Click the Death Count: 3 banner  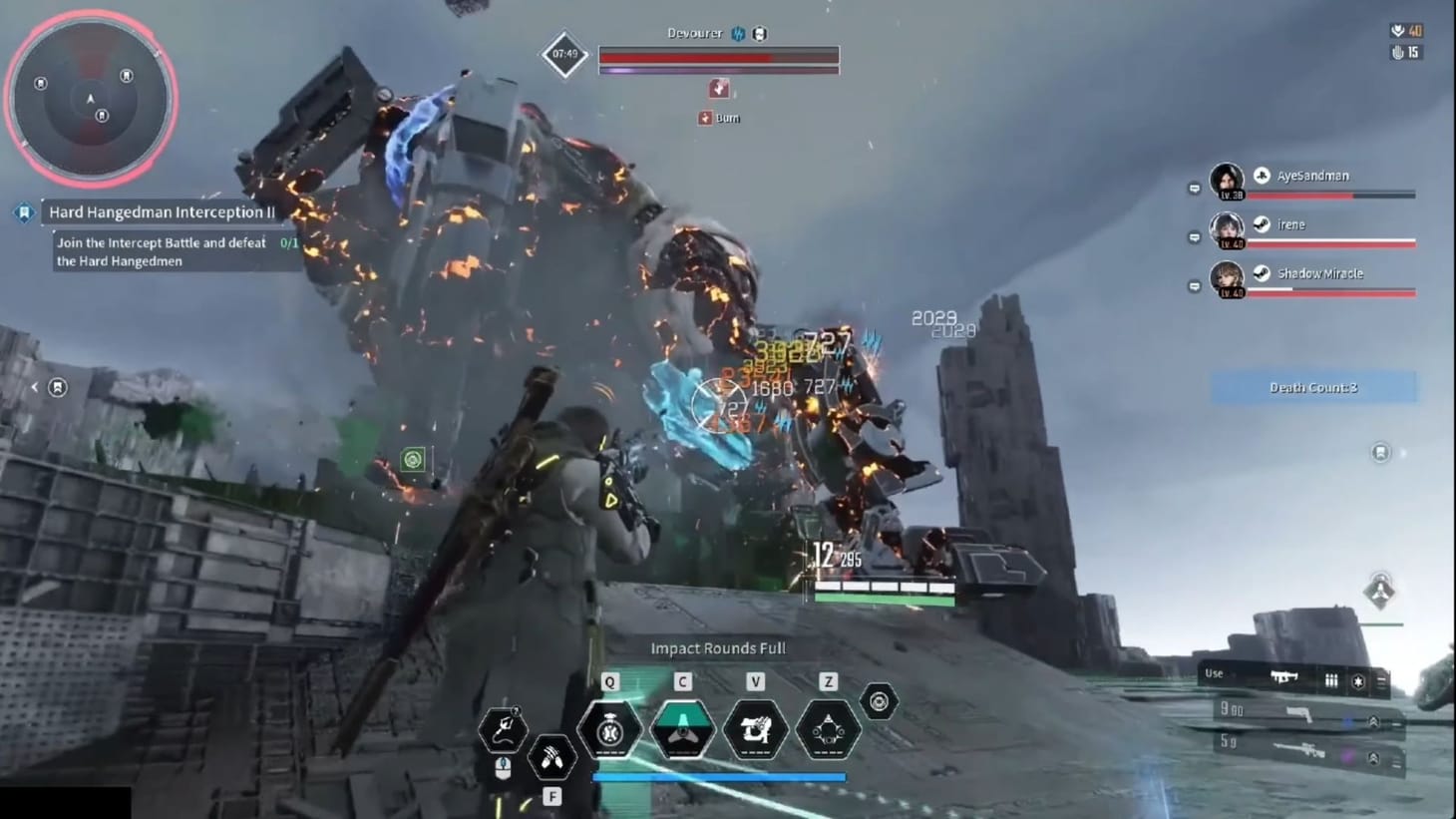1312,387
